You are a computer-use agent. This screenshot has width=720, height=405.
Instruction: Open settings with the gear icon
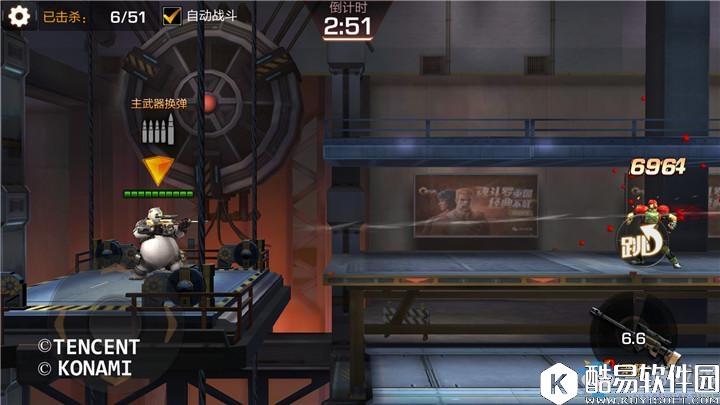[x=16, y=16]
